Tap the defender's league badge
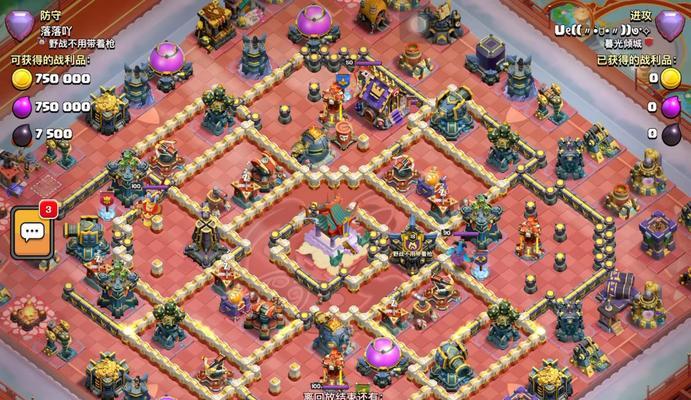691x400 pixels. click(19, 24)
